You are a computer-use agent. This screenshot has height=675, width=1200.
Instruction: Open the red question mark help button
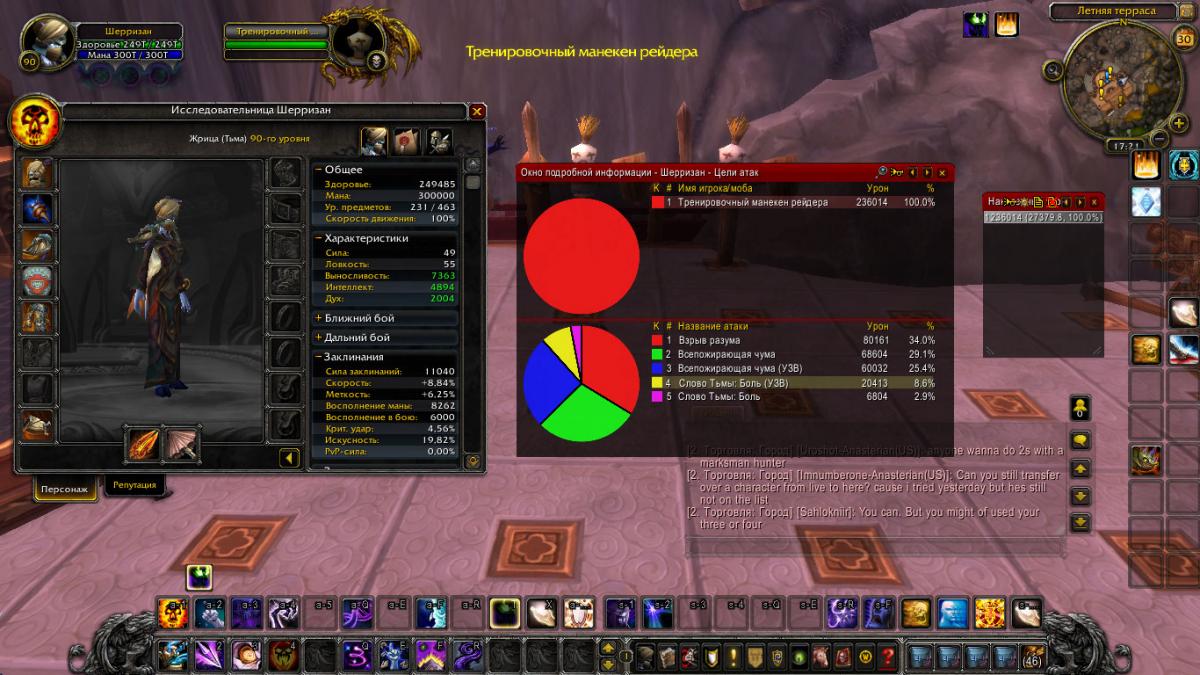(888, 656)
